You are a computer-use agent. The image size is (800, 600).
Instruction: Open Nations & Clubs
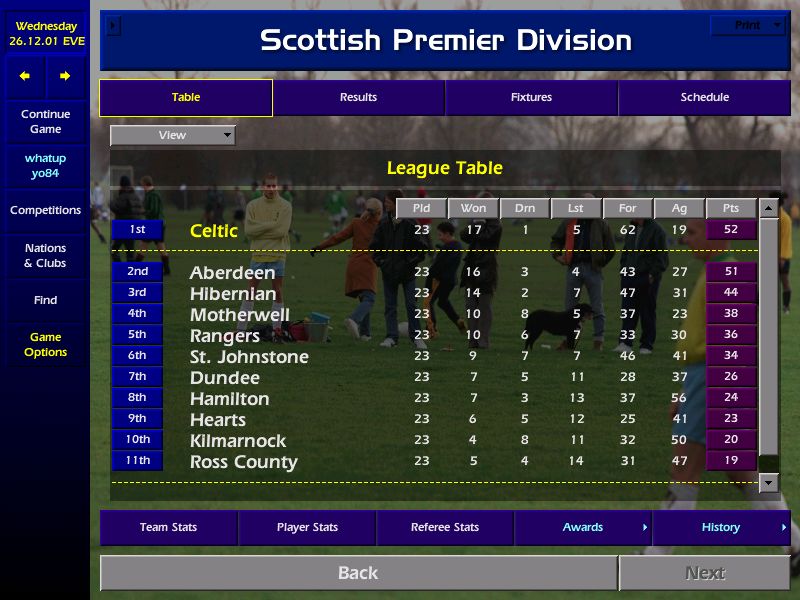[45, 256]
